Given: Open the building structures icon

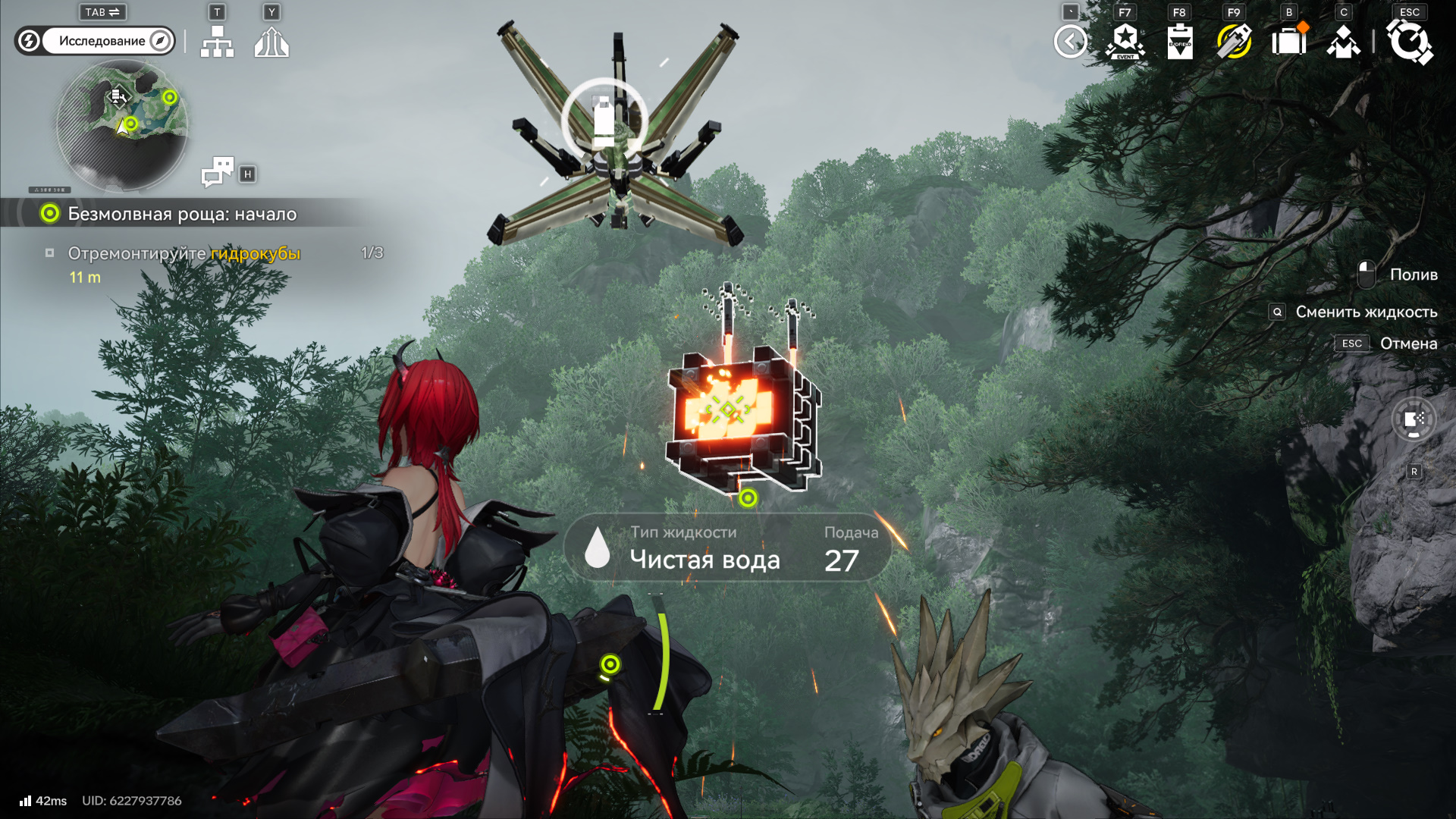Looking at the screenshot, I should coord(271,42).
